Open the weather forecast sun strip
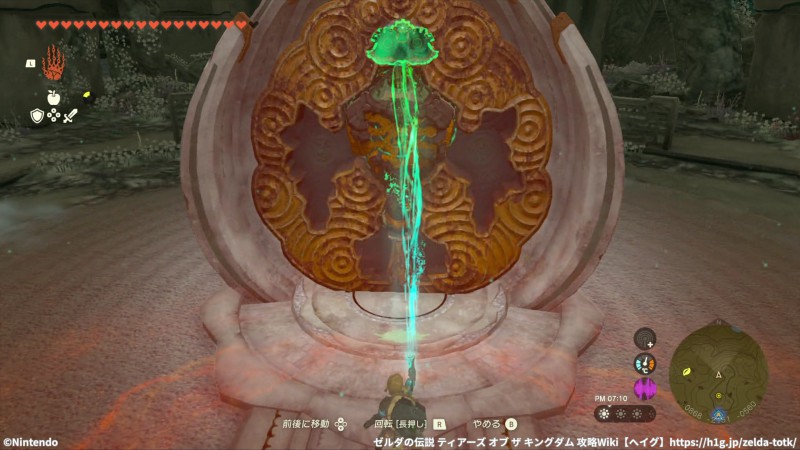The width and height of the screenshot is (800, 450). [x=625, y=413]
